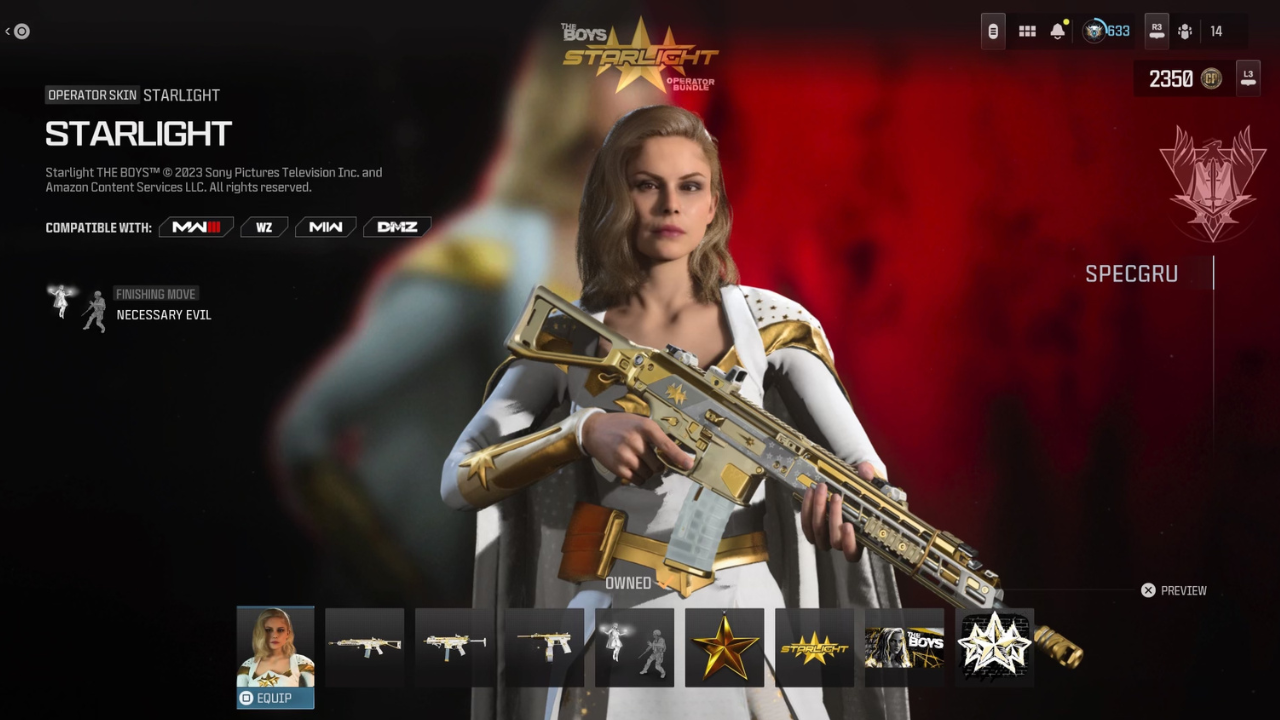
Task: Open the social party icon
Action: 1185,31
